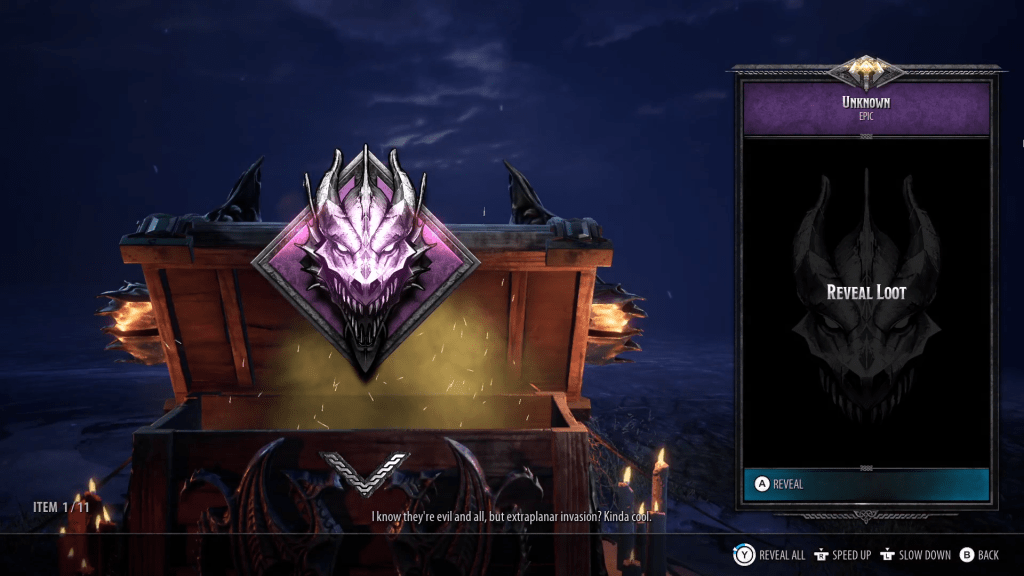Image resolution: width=1024 pixels, height=576 pixels.
Task: Click the Reveal bar under the loot card
Action: tap(866, 484)
